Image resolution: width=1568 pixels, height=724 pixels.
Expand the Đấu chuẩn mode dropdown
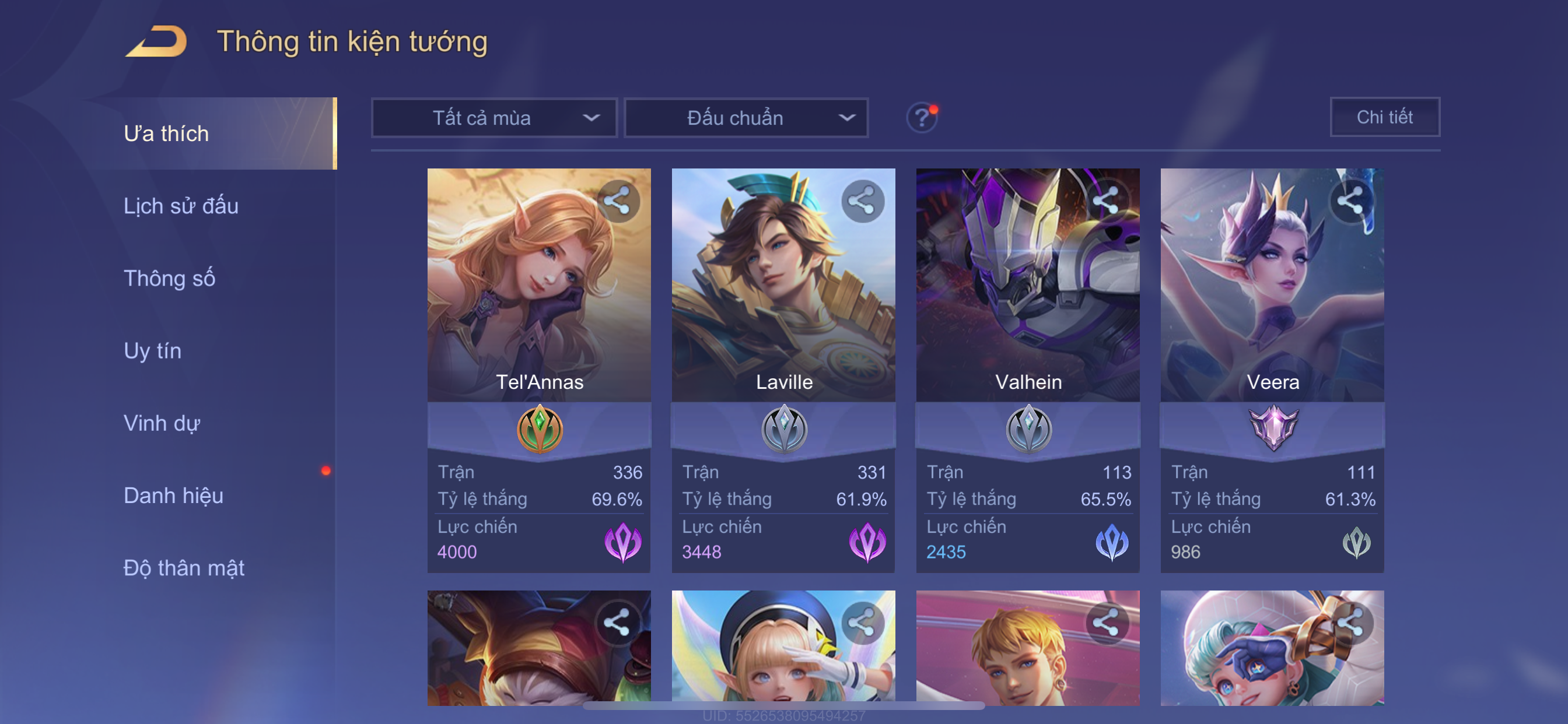tap(746, 117)
